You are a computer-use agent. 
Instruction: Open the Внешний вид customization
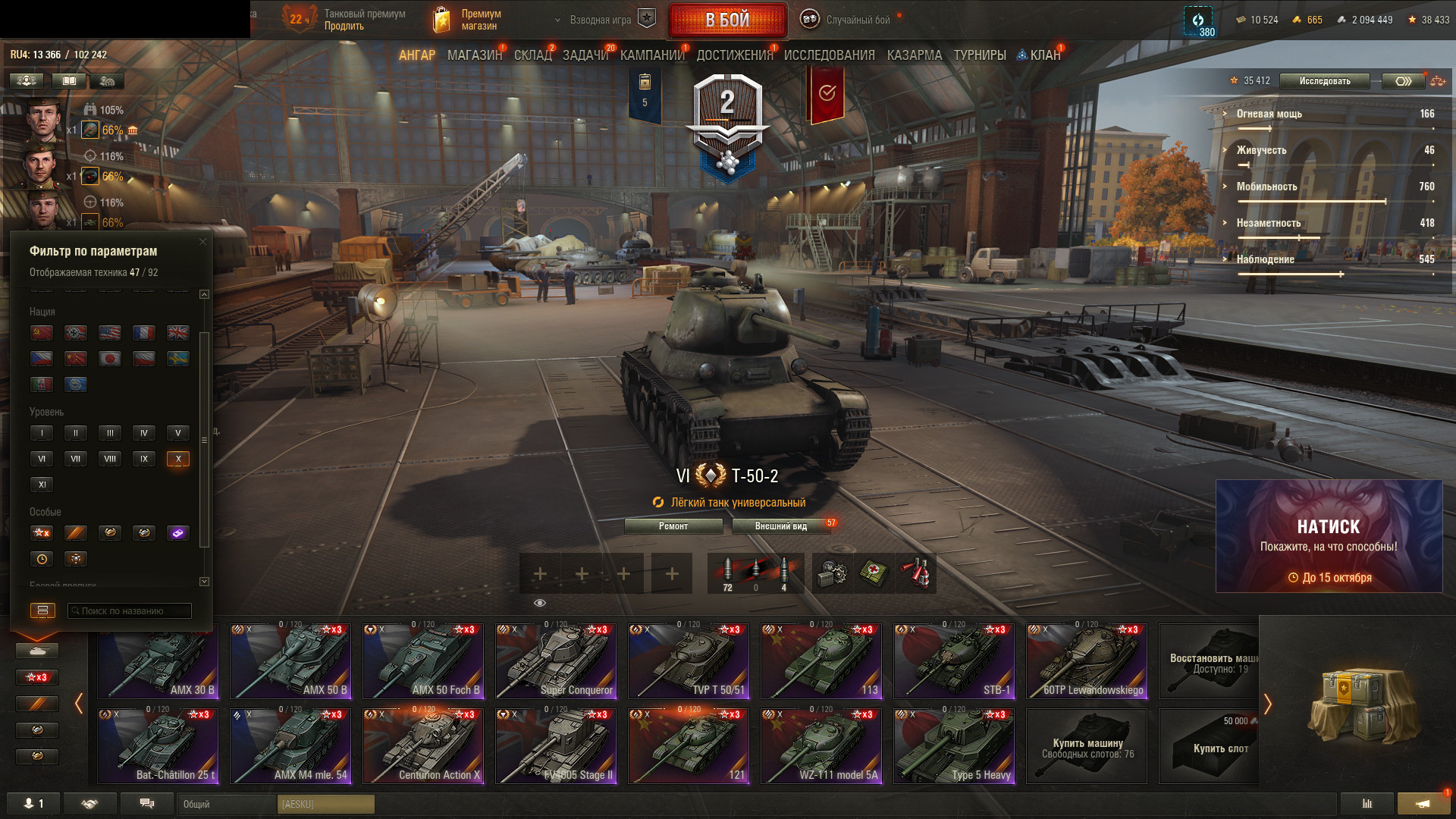(780, 526)
